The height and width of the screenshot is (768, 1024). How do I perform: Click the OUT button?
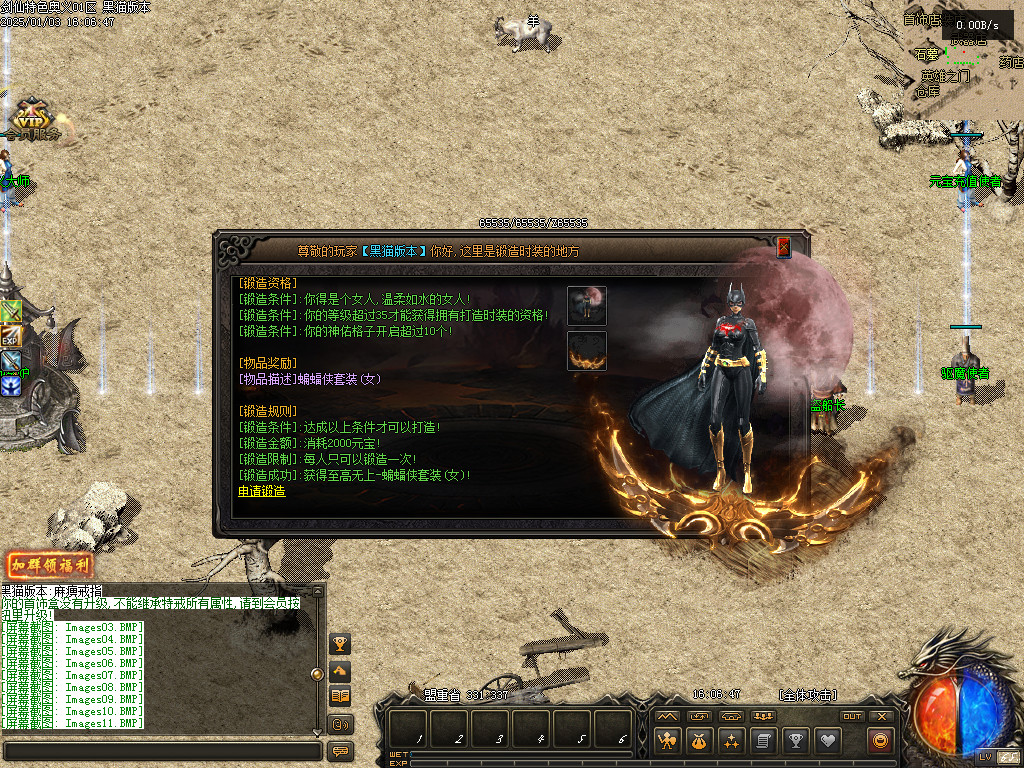pyautogui.click(x=852, y=716)
